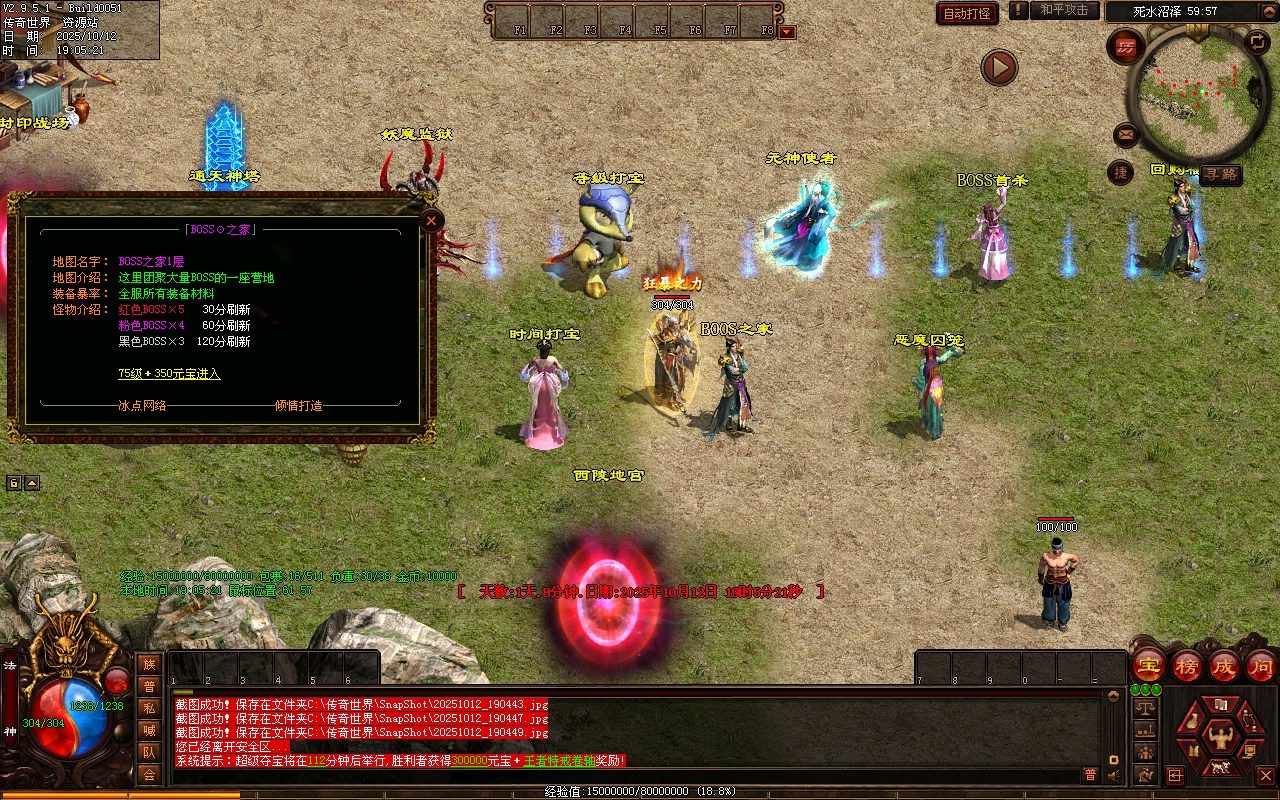Viewport: 1280px width, 800px height.
Task: Click the minimap refresh arrows button
Action: pyautogui.click(x=1257, y=42)
